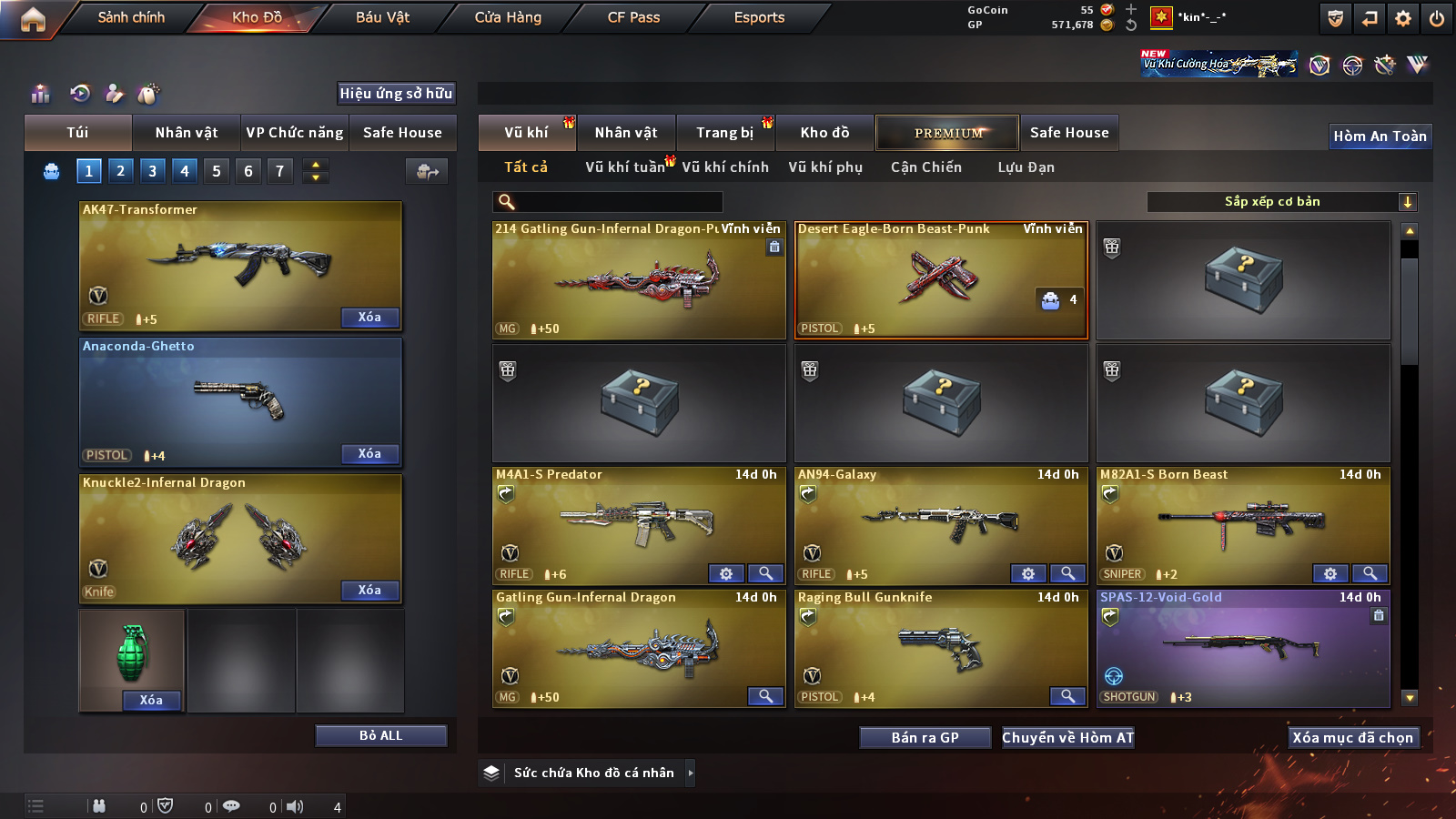Screen dimensions: 1456x819
Task: Open the CF Pass tab
Action: click(633, 17)
